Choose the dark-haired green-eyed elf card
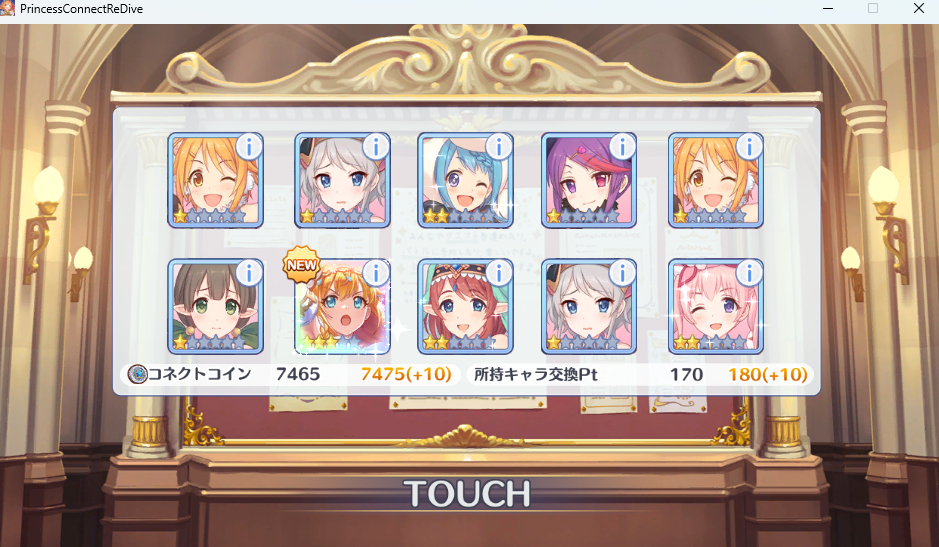Screen dimensions: 939x547 pos(214,307)
